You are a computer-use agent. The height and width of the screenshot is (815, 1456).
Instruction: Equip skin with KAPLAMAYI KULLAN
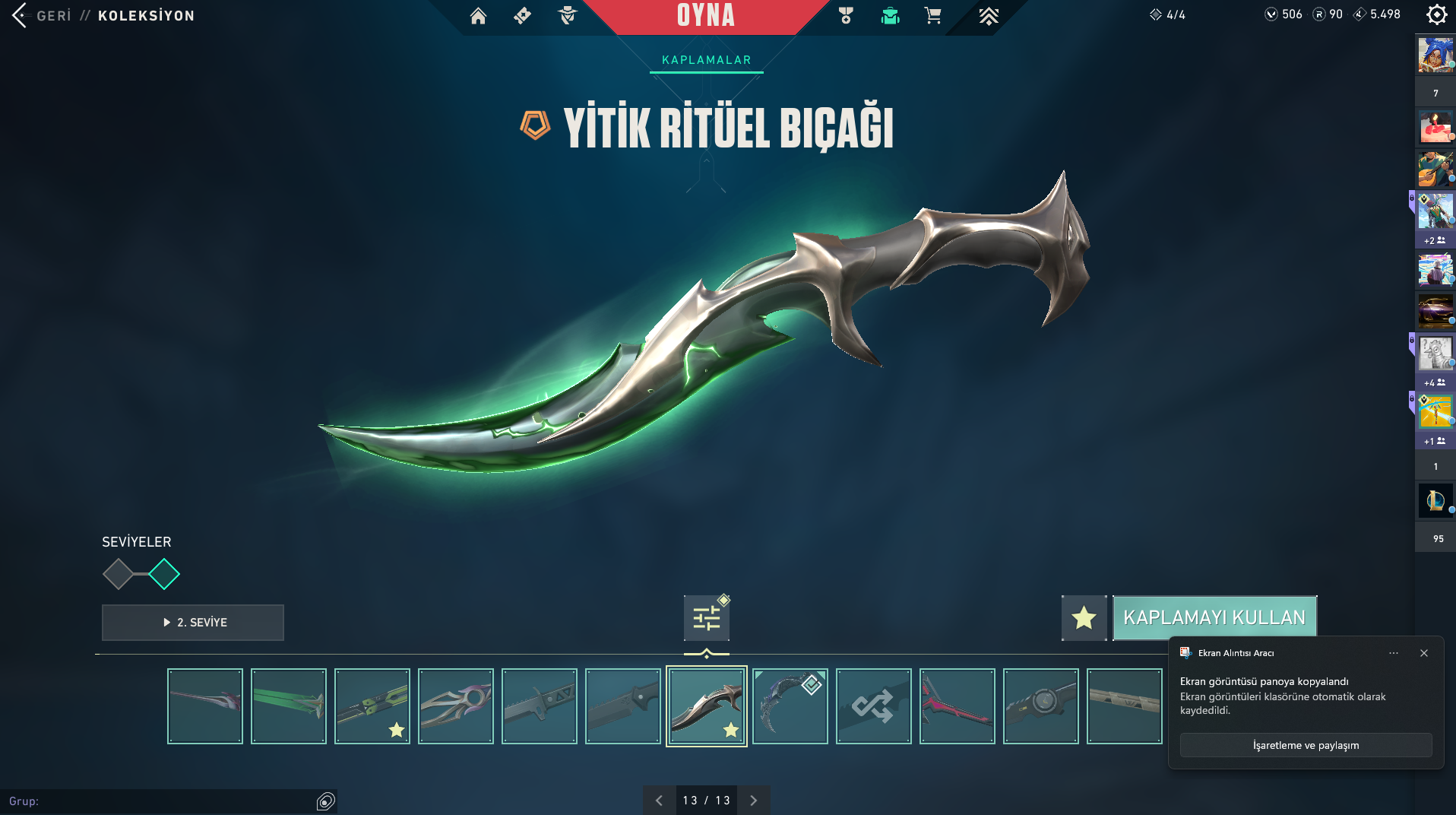click(x=1214, y=617)
